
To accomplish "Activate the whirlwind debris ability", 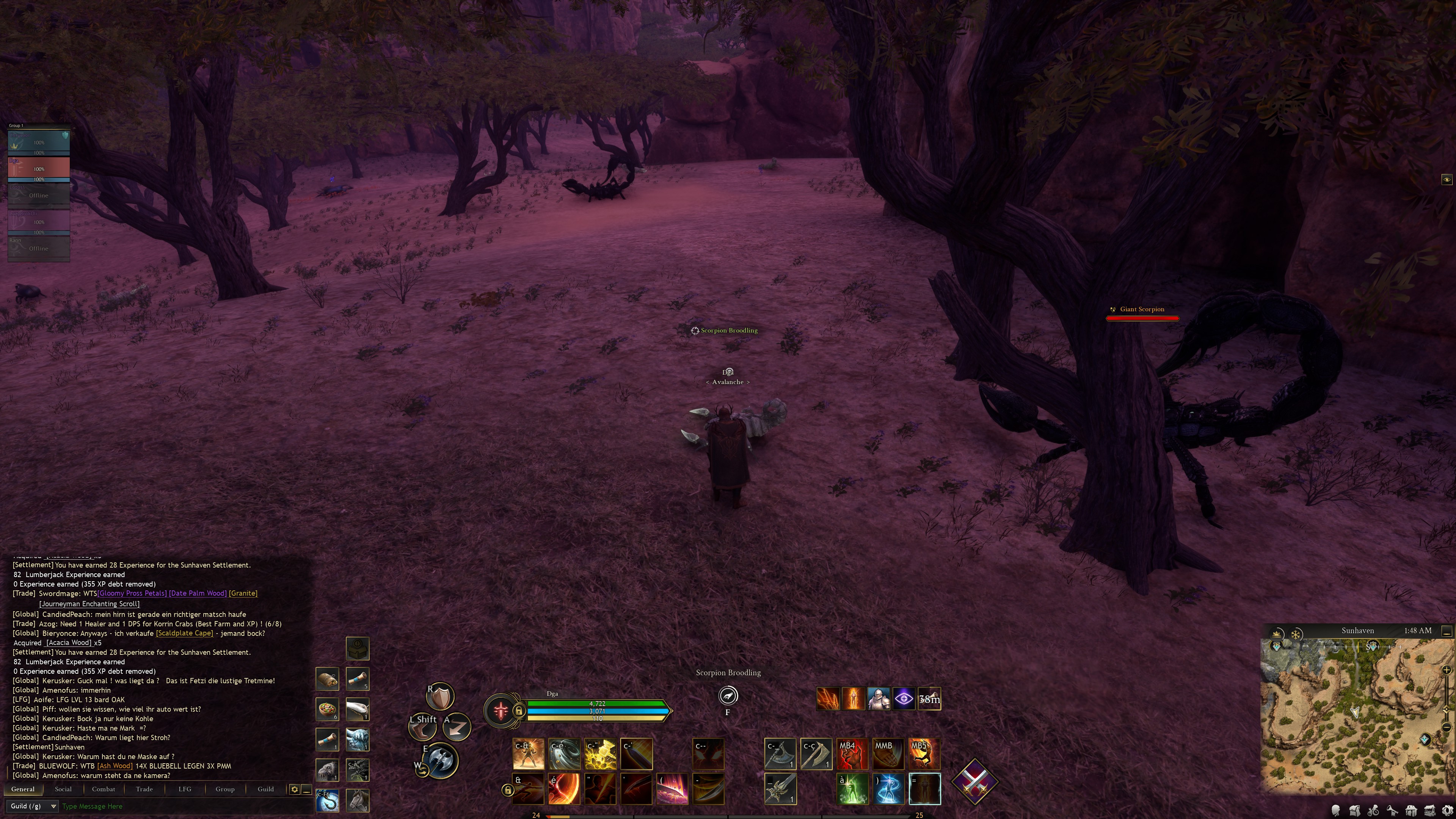I will coord(564,754).
